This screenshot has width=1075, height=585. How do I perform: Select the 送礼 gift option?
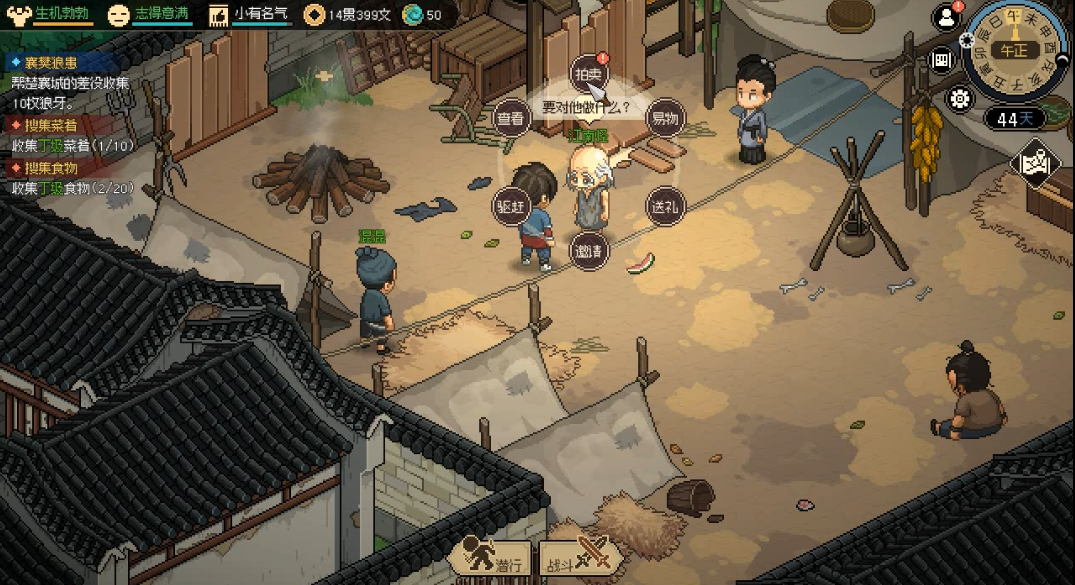point(664,205)
